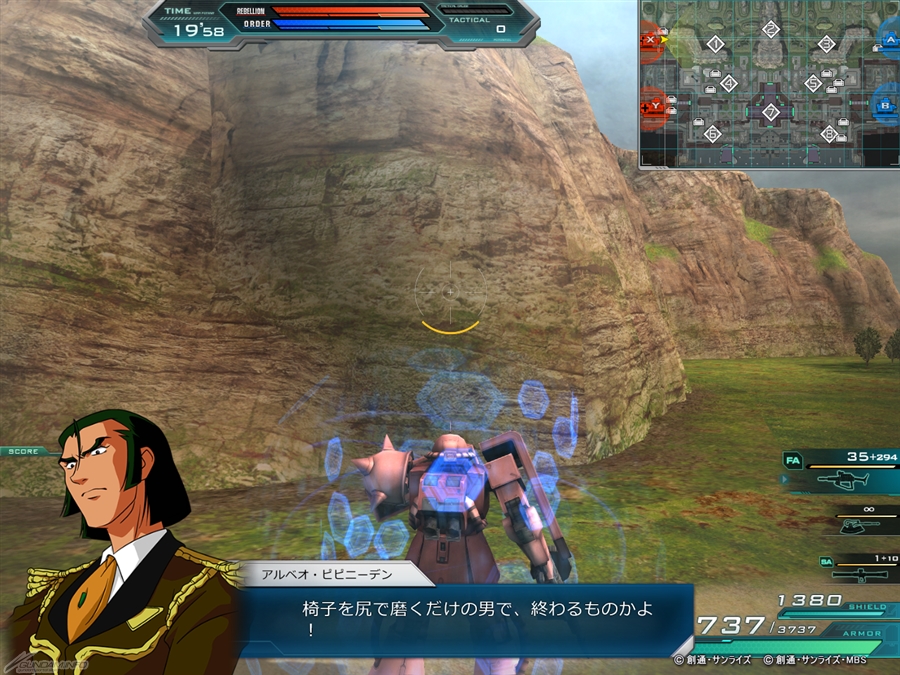This screenshot has height=675, width=900.
Task: Select point 6 on the minimap
Action: pos(714,133)
